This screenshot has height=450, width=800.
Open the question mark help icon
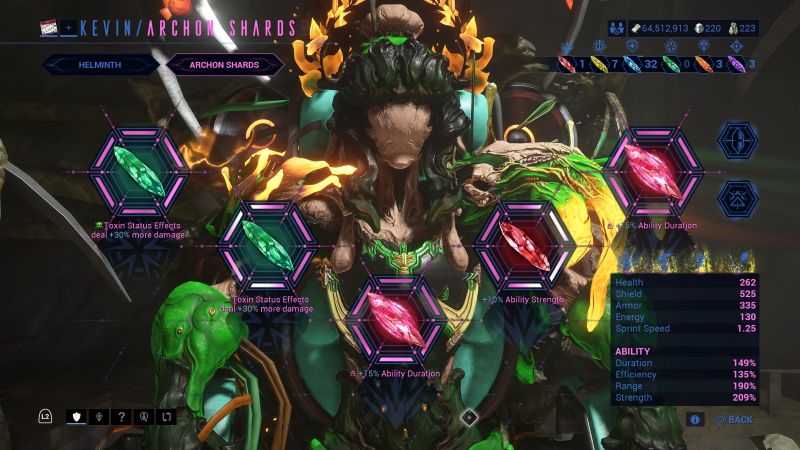[121, 416]
